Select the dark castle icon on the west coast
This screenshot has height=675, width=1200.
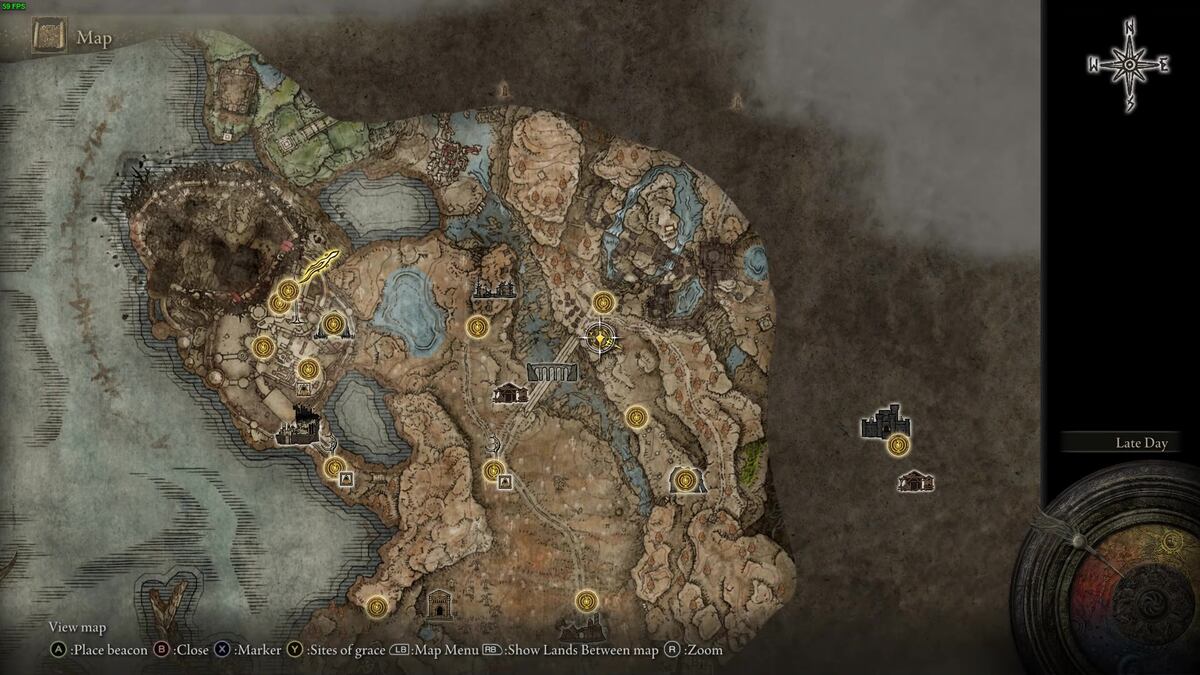point(298,431)
